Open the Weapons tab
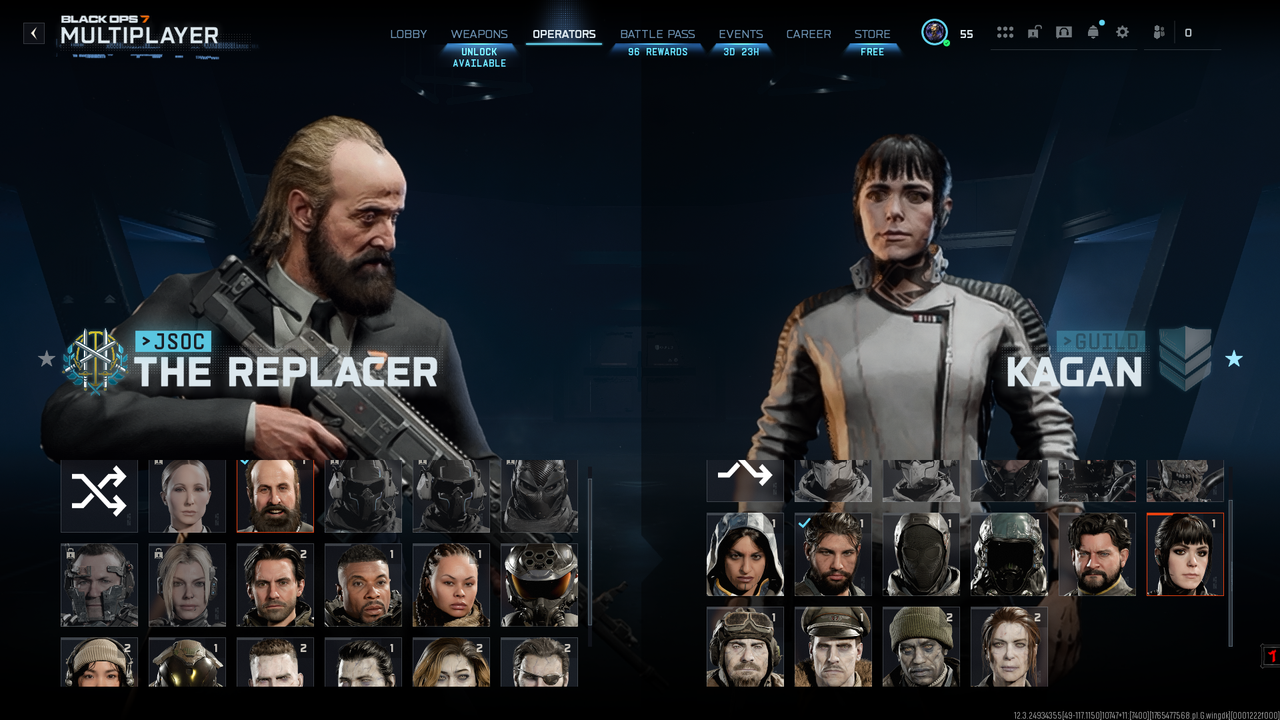Image resolution: width=1280 pixels, height=720 pixels. click(479, 34)
